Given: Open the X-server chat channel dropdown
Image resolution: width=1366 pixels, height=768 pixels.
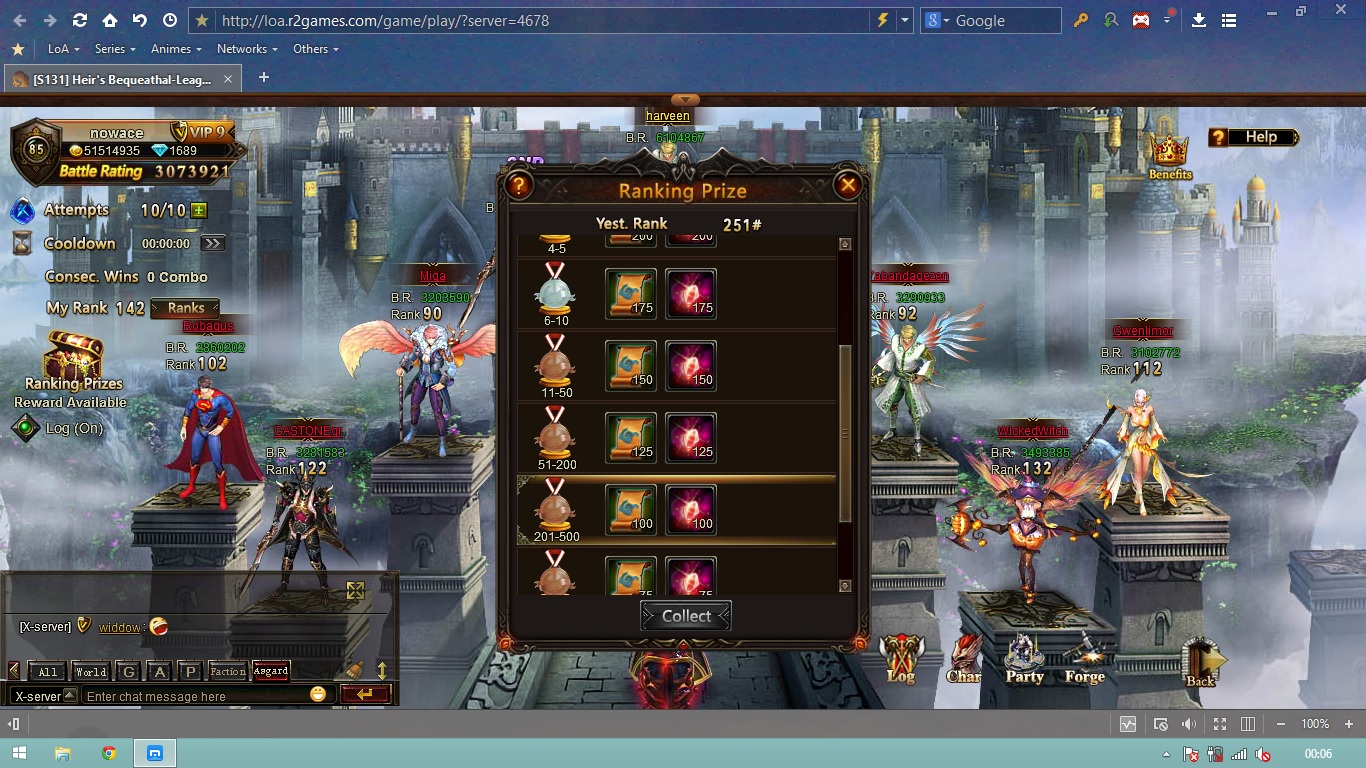Looking at the screenshot, I should (70, 695).
